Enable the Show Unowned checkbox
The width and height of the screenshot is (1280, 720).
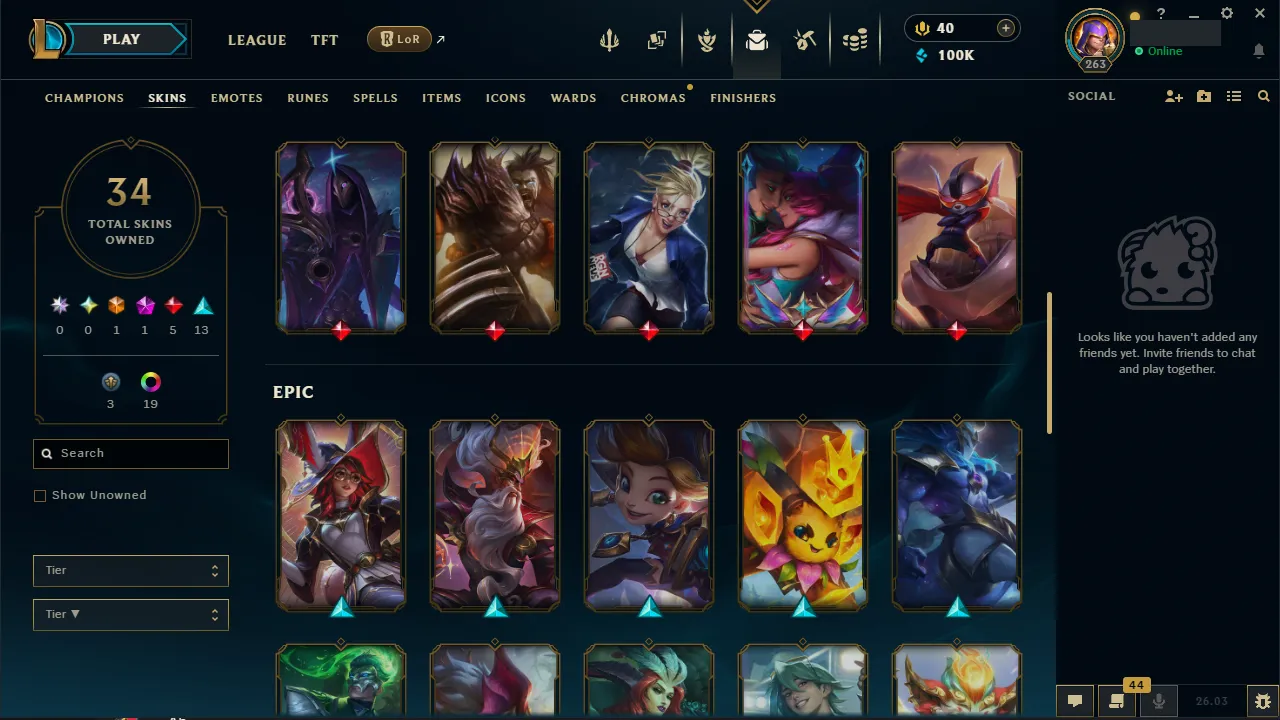[40, 495]
